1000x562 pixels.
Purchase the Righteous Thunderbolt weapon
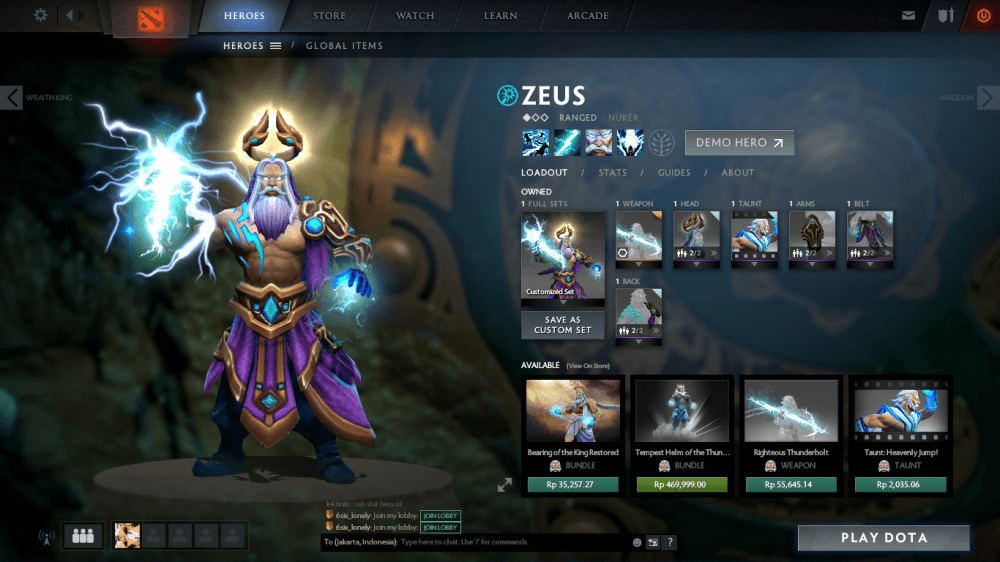coord(790,484)
